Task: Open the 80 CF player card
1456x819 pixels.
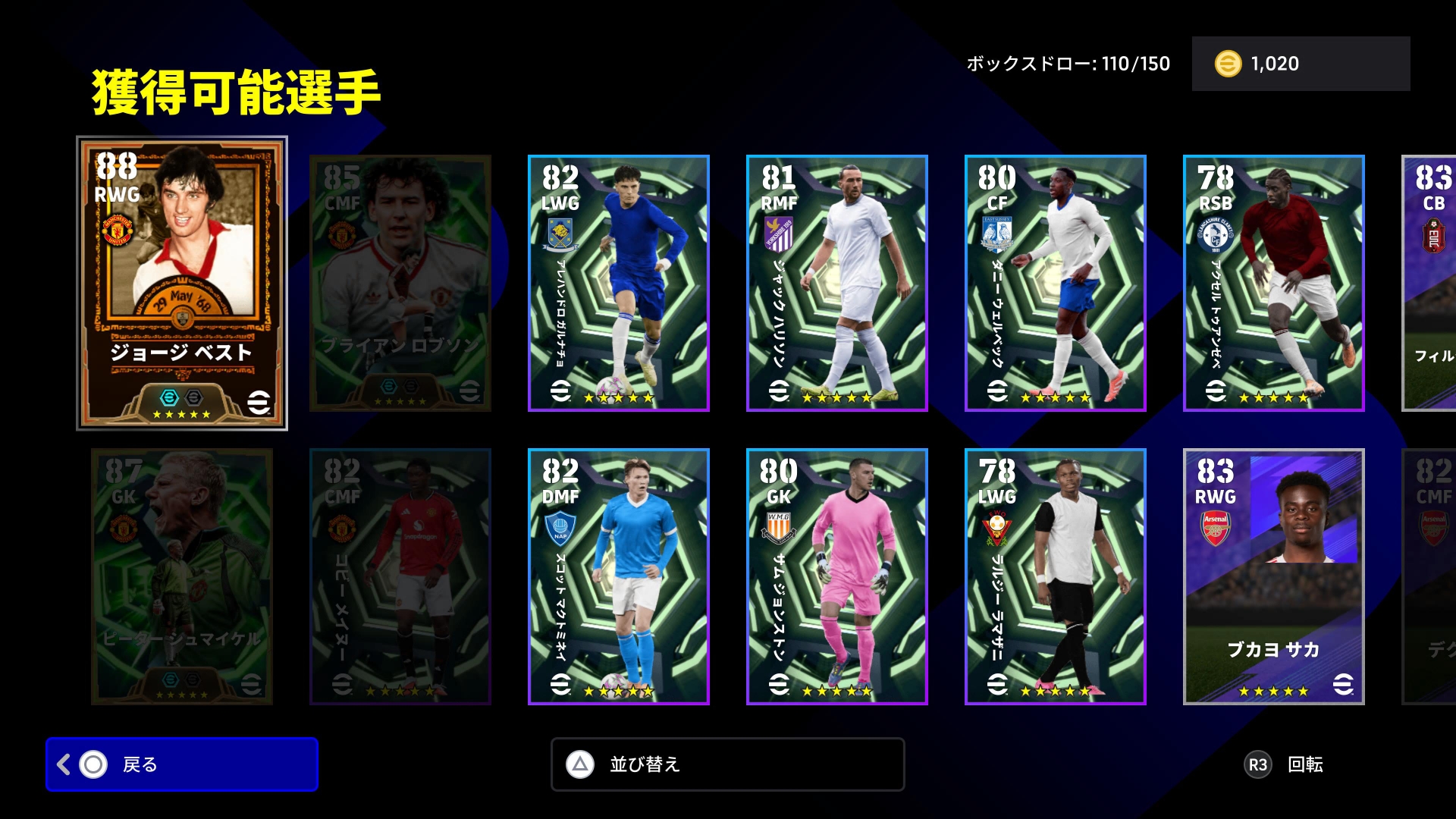Action: pyautogui.click(x=1056, y=283)
